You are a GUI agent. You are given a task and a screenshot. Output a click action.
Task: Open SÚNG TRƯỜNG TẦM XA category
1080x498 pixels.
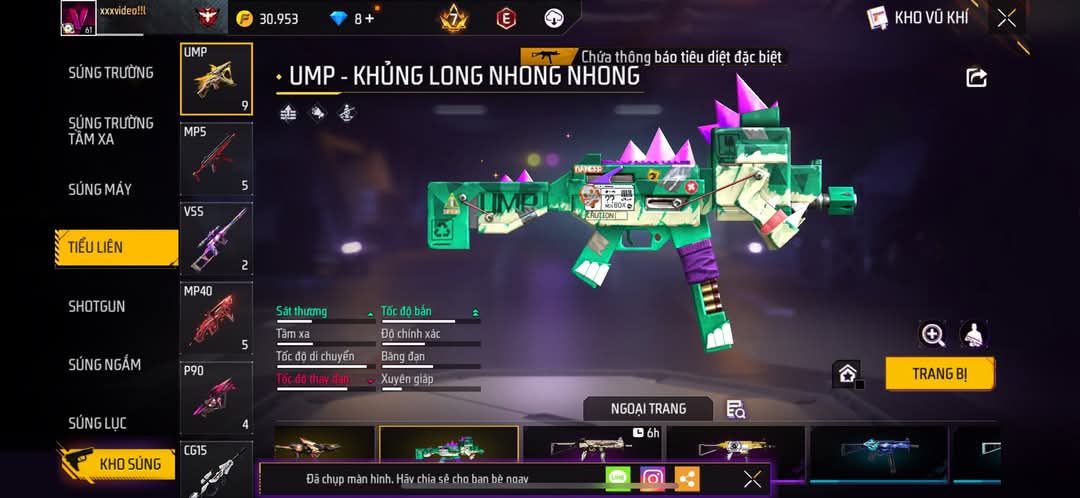point(111,131)
